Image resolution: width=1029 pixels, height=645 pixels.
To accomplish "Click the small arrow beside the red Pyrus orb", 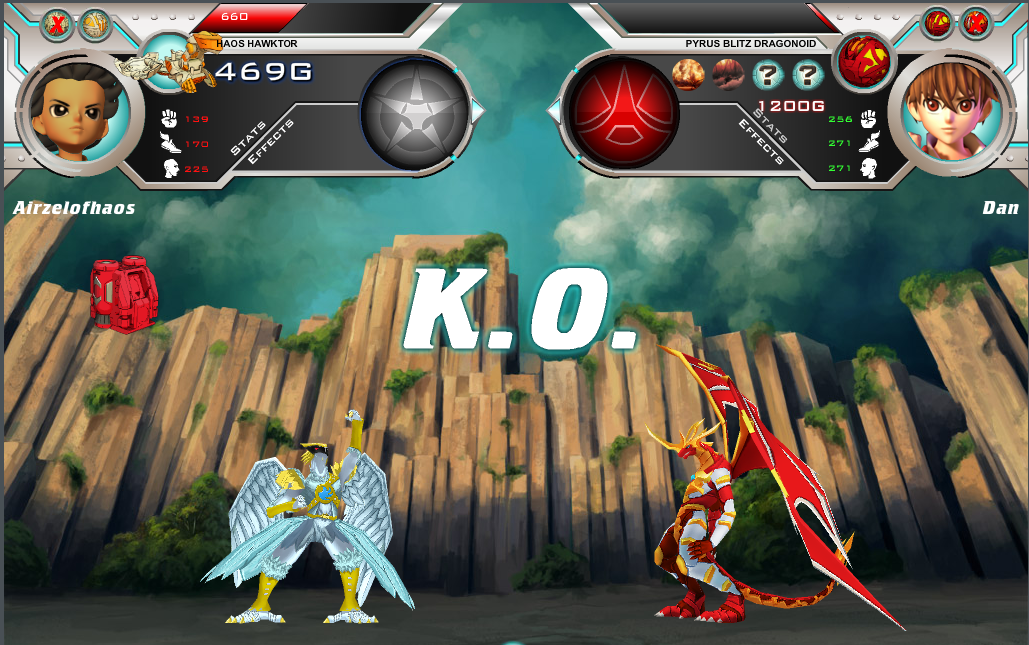I will click(553, 111).
